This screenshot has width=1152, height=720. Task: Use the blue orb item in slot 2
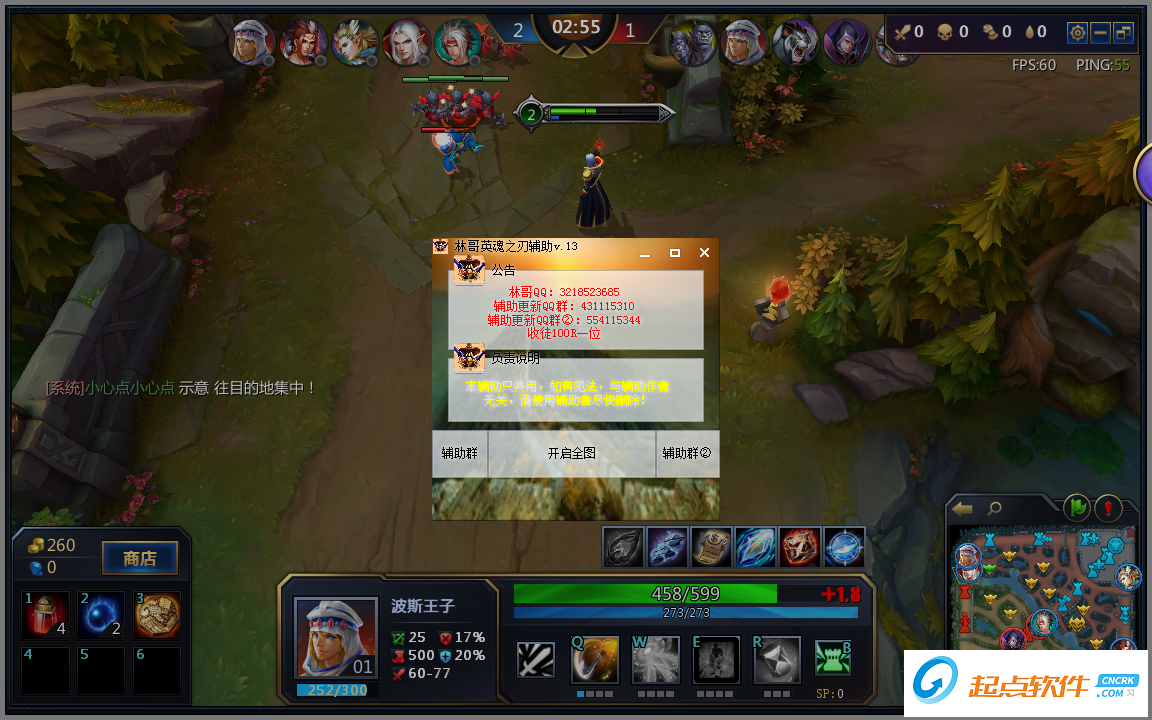tap(101, 615)
